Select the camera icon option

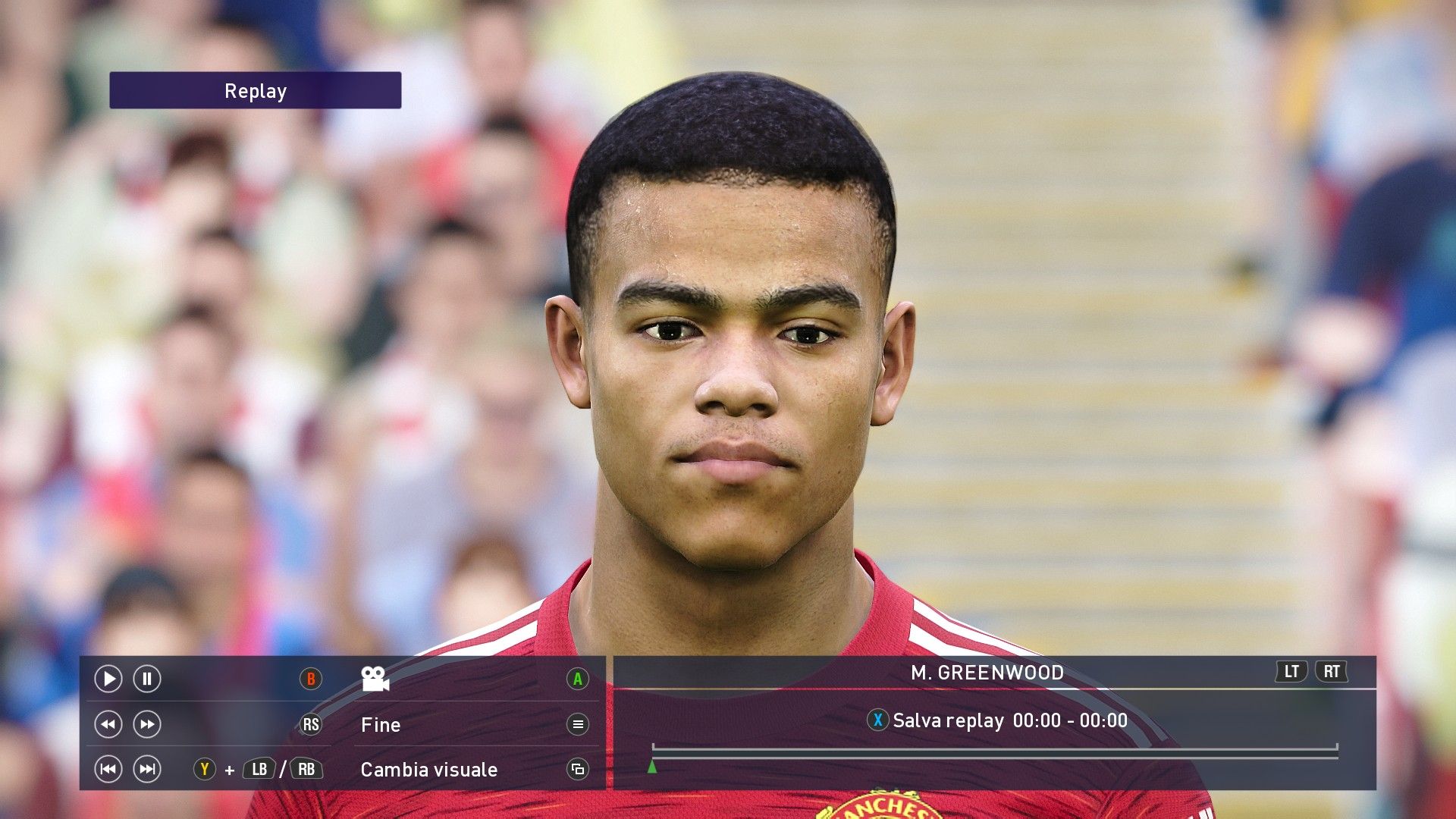tap(375, 679)
